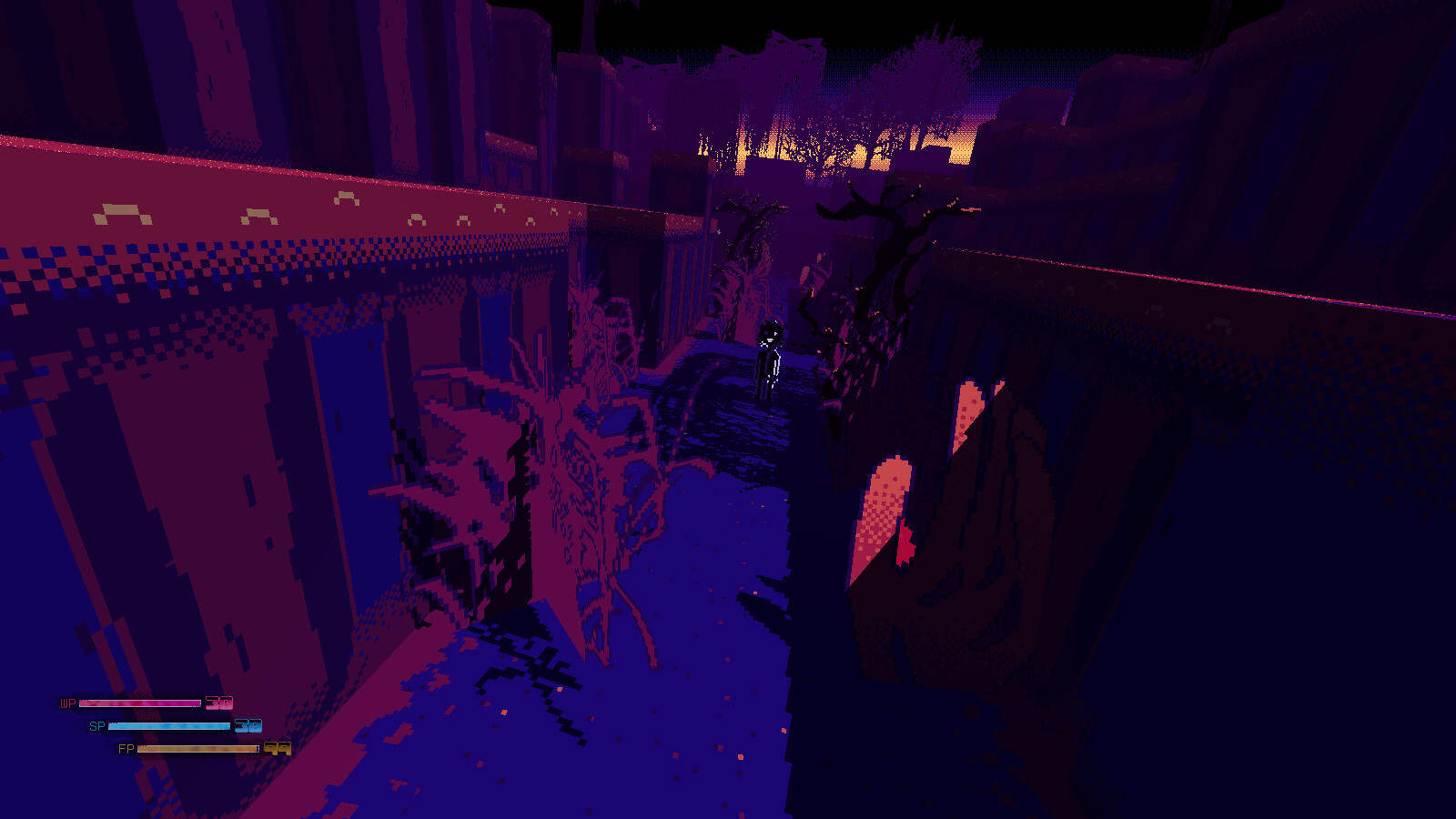This screenshot has height=819, width=1456.
Task: Select the gold FP value reading 99
Action: 276,750
